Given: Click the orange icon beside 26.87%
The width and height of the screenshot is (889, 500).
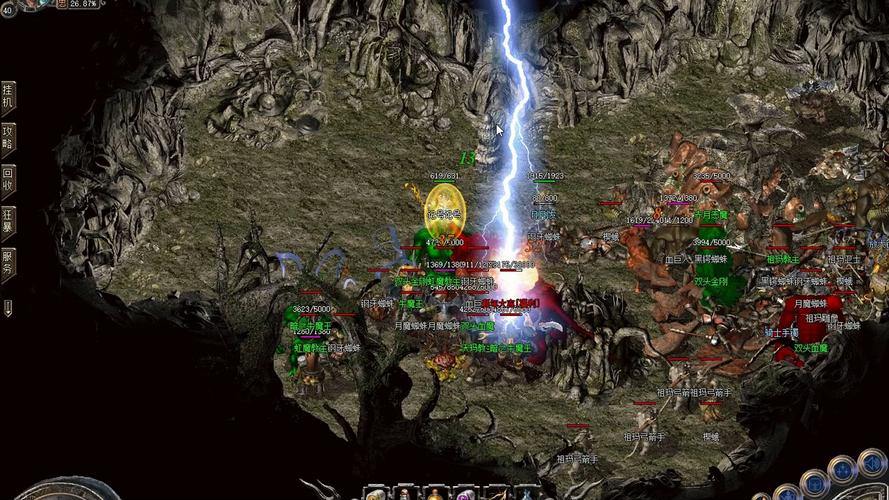Looking at the screenshot, I should [x=62, y=4].
